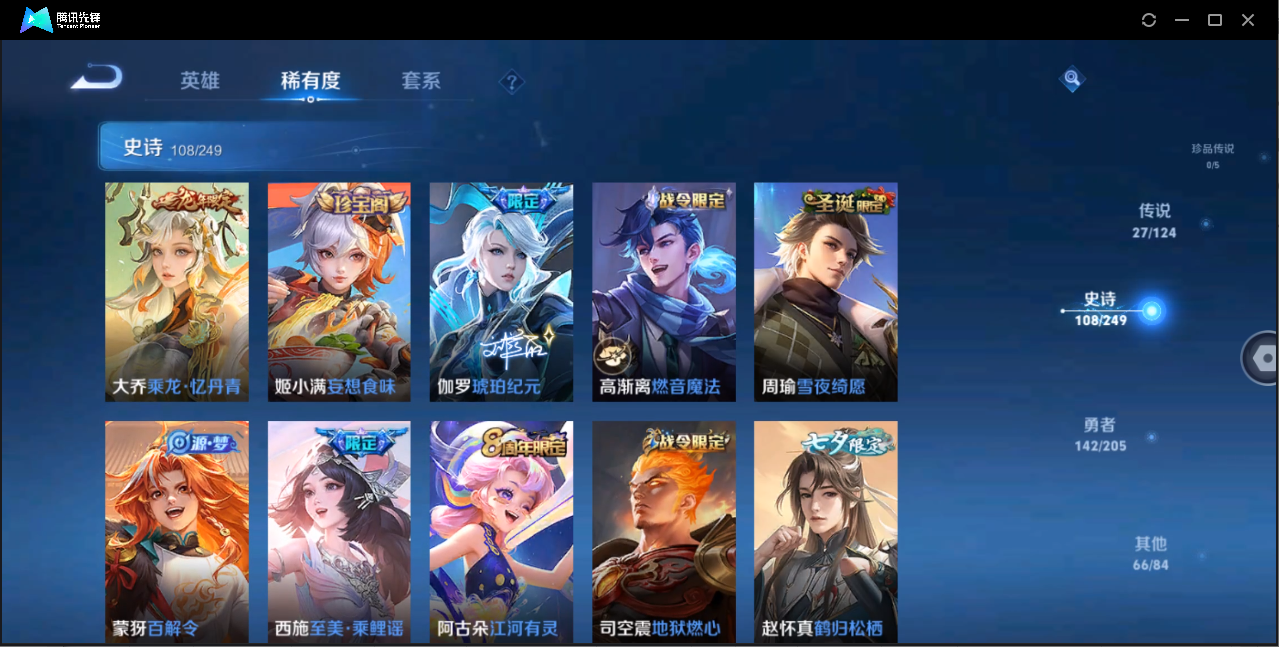Select the 珍品传说 rarity section
The width and height of the screenshot is (1279, 647).
pyautogui.click(x=1212, y=155)
